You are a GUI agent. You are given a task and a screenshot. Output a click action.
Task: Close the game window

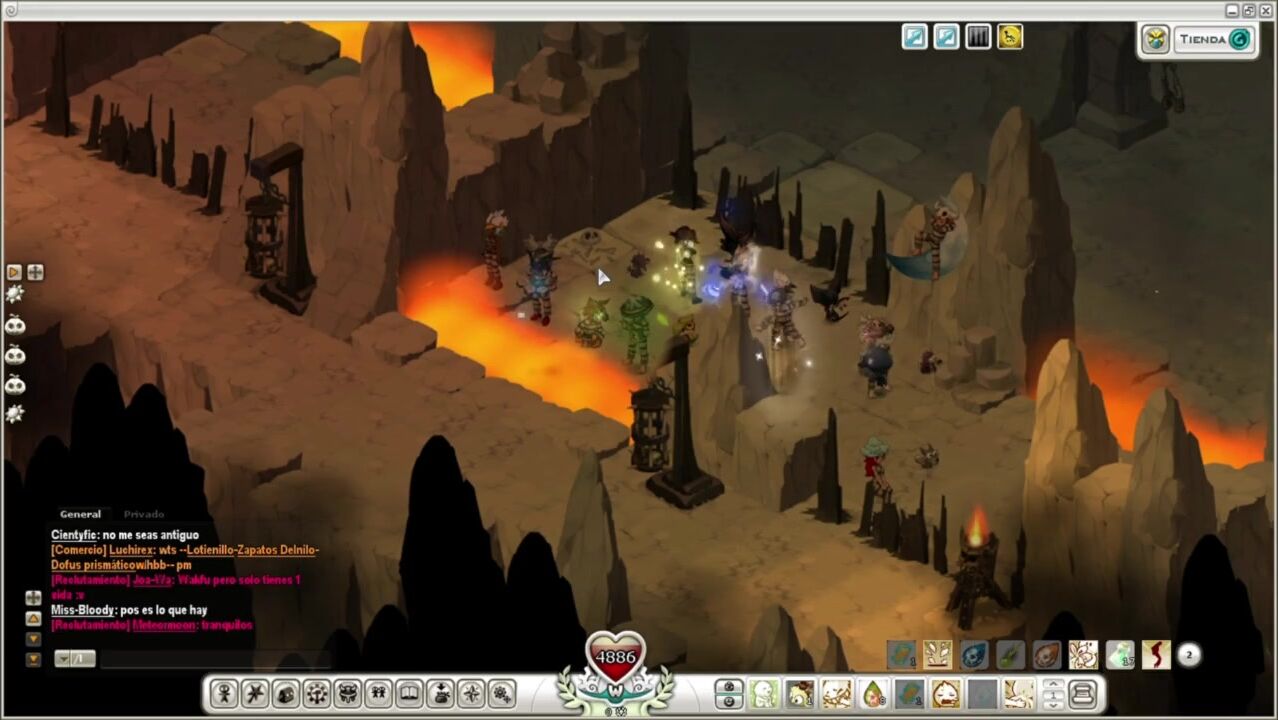tap(1266, 10)
